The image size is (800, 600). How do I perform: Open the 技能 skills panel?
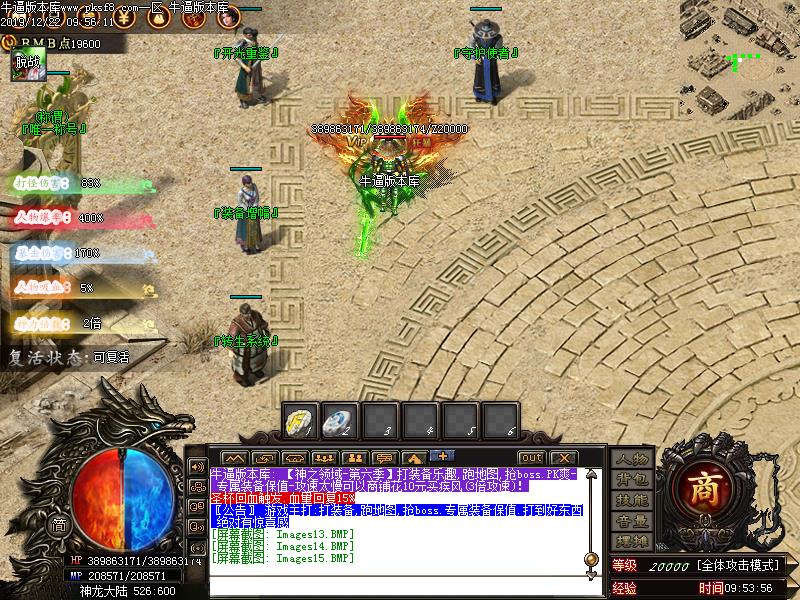pyautogui.click(x=631, y=500)
